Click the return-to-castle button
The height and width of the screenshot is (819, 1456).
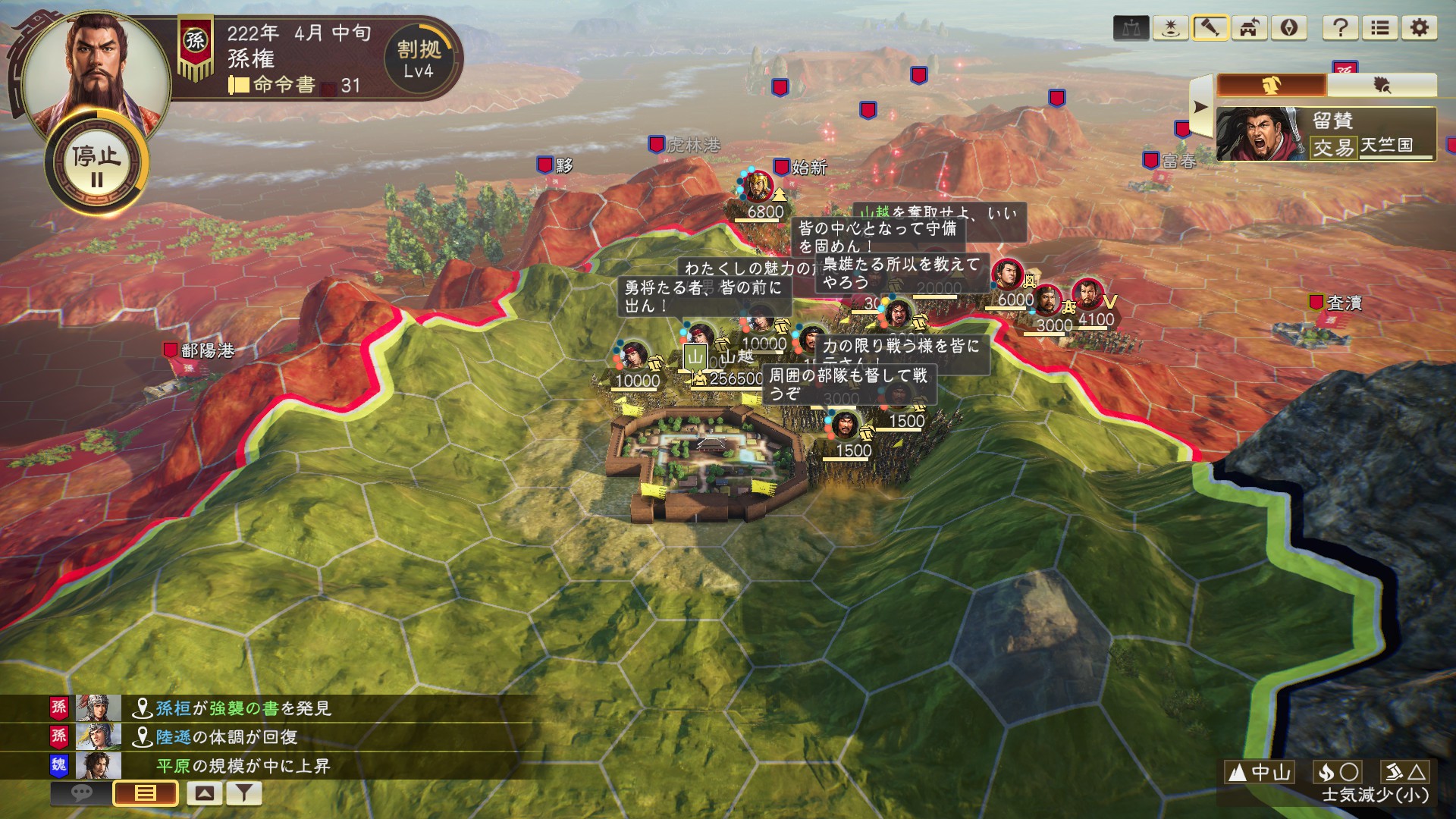(1249, 29)
